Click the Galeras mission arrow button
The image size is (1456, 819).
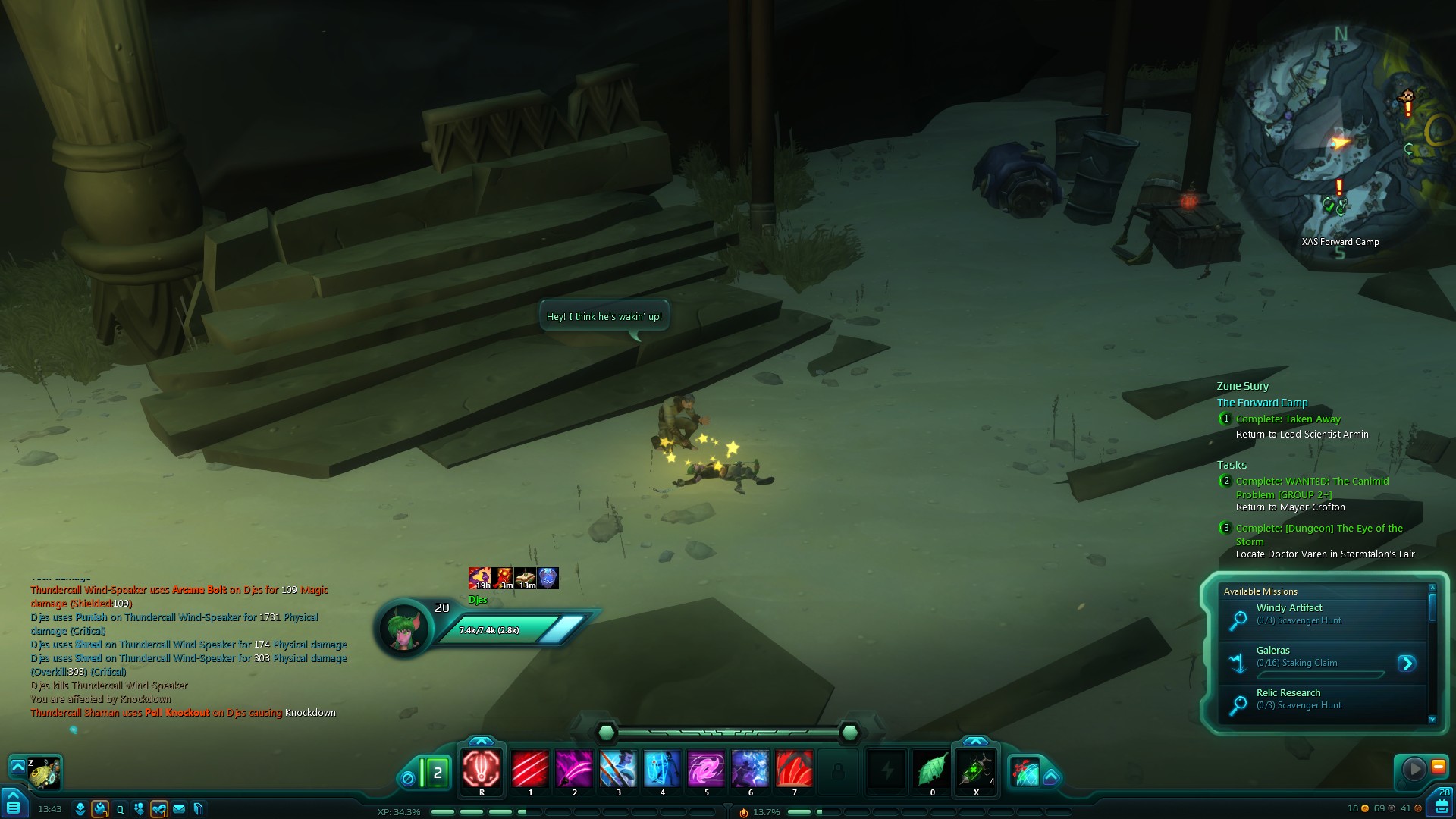point(1407,664)
